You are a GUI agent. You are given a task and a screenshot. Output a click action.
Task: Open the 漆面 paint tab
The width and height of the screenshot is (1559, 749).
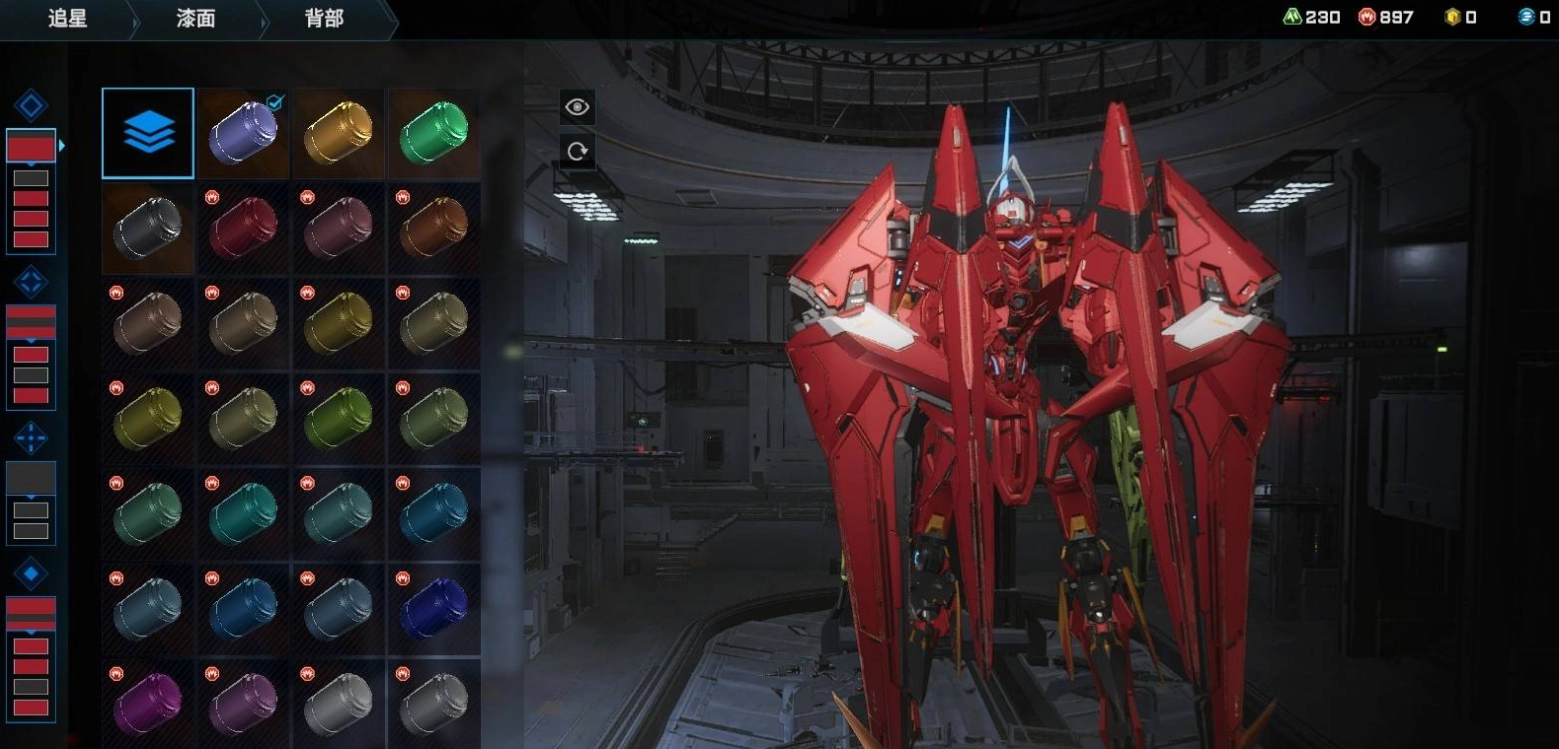point(196,19)
